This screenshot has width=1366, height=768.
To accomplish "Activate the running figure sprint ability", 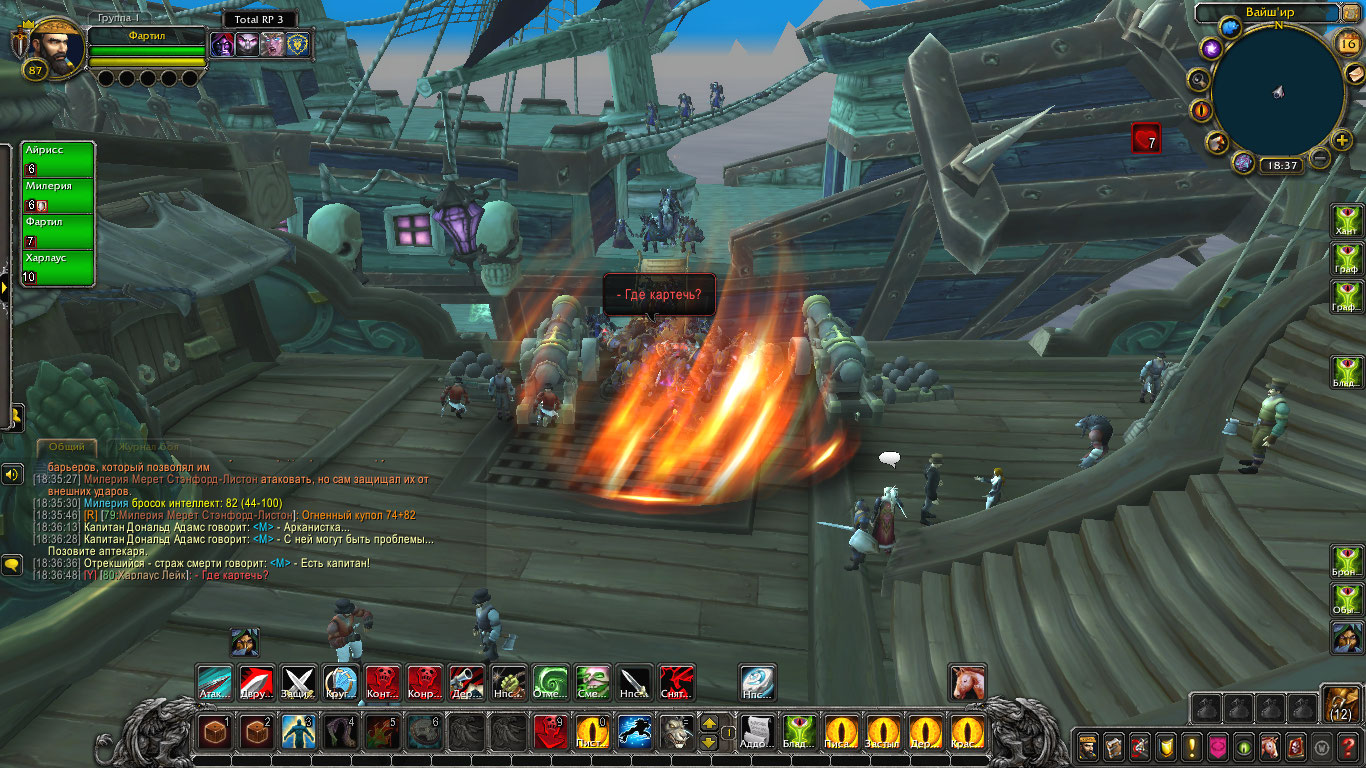I will (635, 732).
